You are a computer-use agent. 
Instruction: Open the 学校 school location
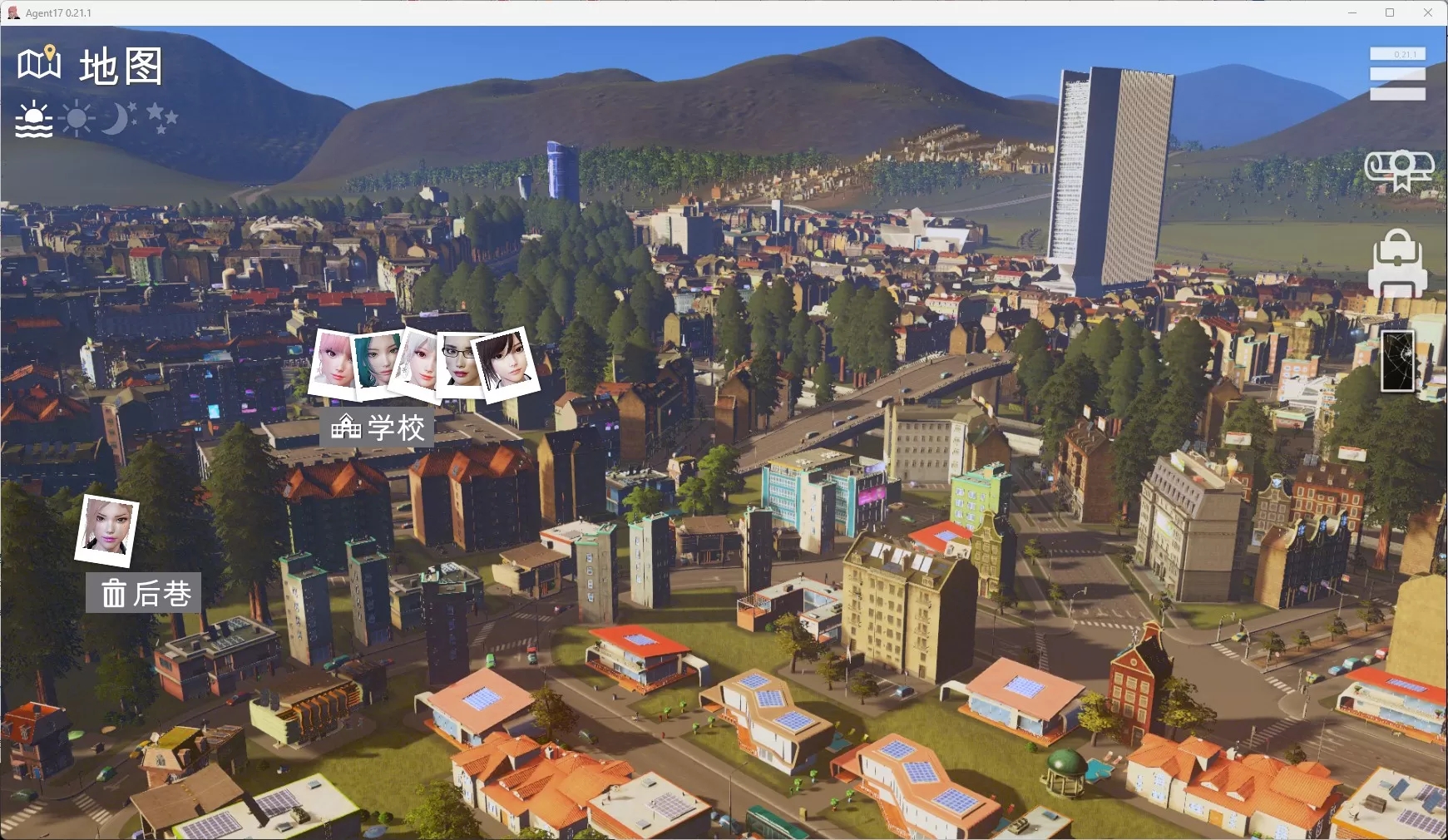(x=378, y=427)
